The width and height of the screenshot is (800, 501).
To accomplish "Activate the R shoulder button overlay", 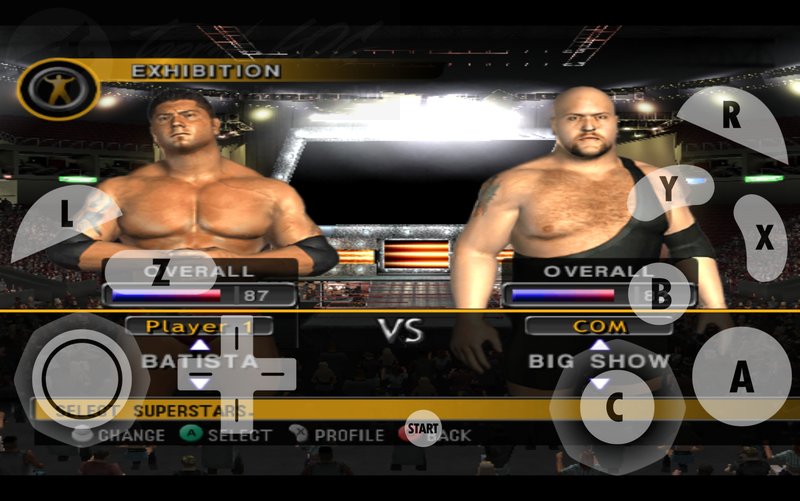I will point(732,120).
